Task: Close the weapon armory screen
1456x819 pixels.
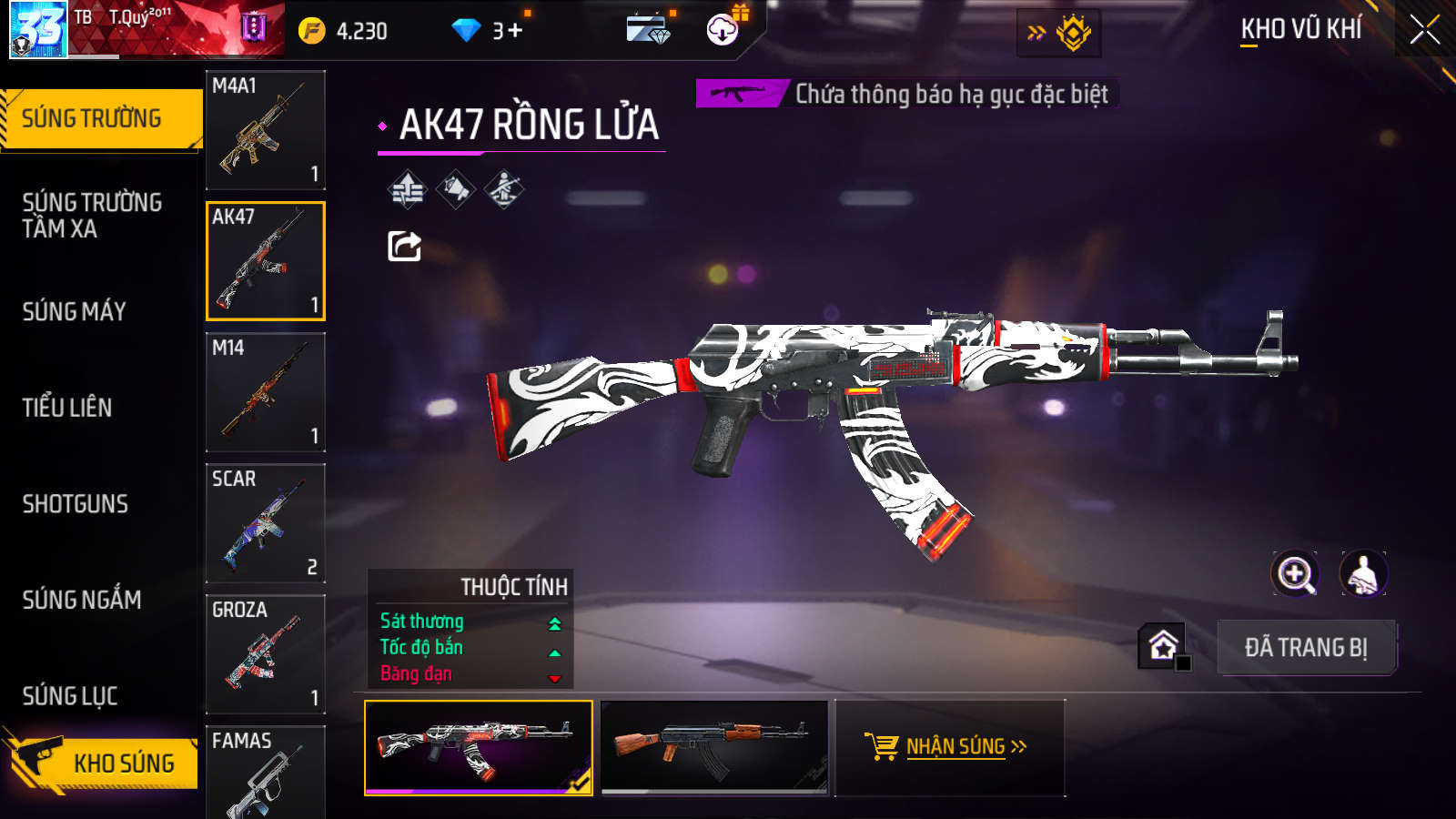Action: [1425, 29]
